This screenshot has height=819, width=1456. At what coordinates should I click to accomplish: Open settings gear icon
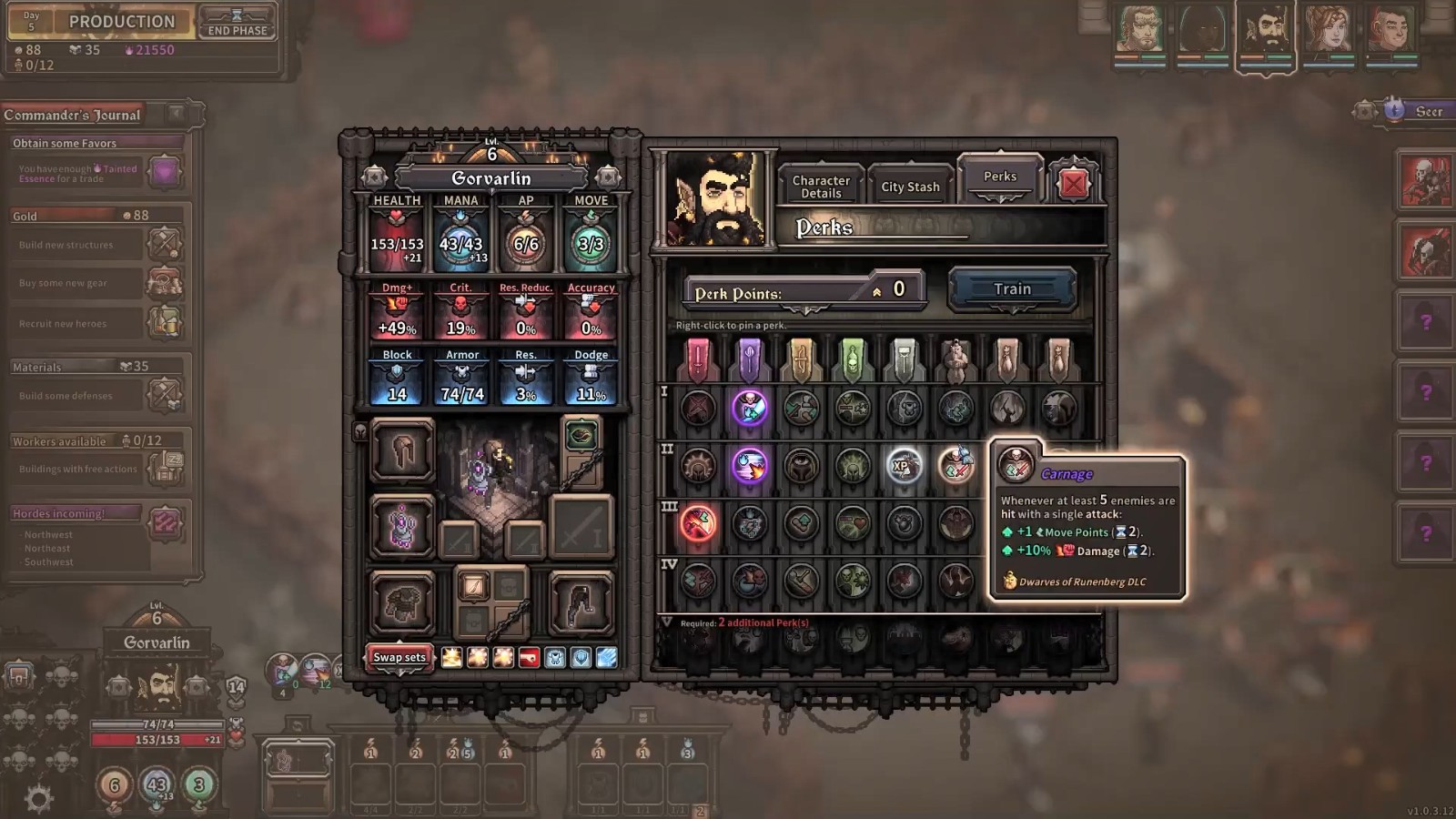[38, 799]
